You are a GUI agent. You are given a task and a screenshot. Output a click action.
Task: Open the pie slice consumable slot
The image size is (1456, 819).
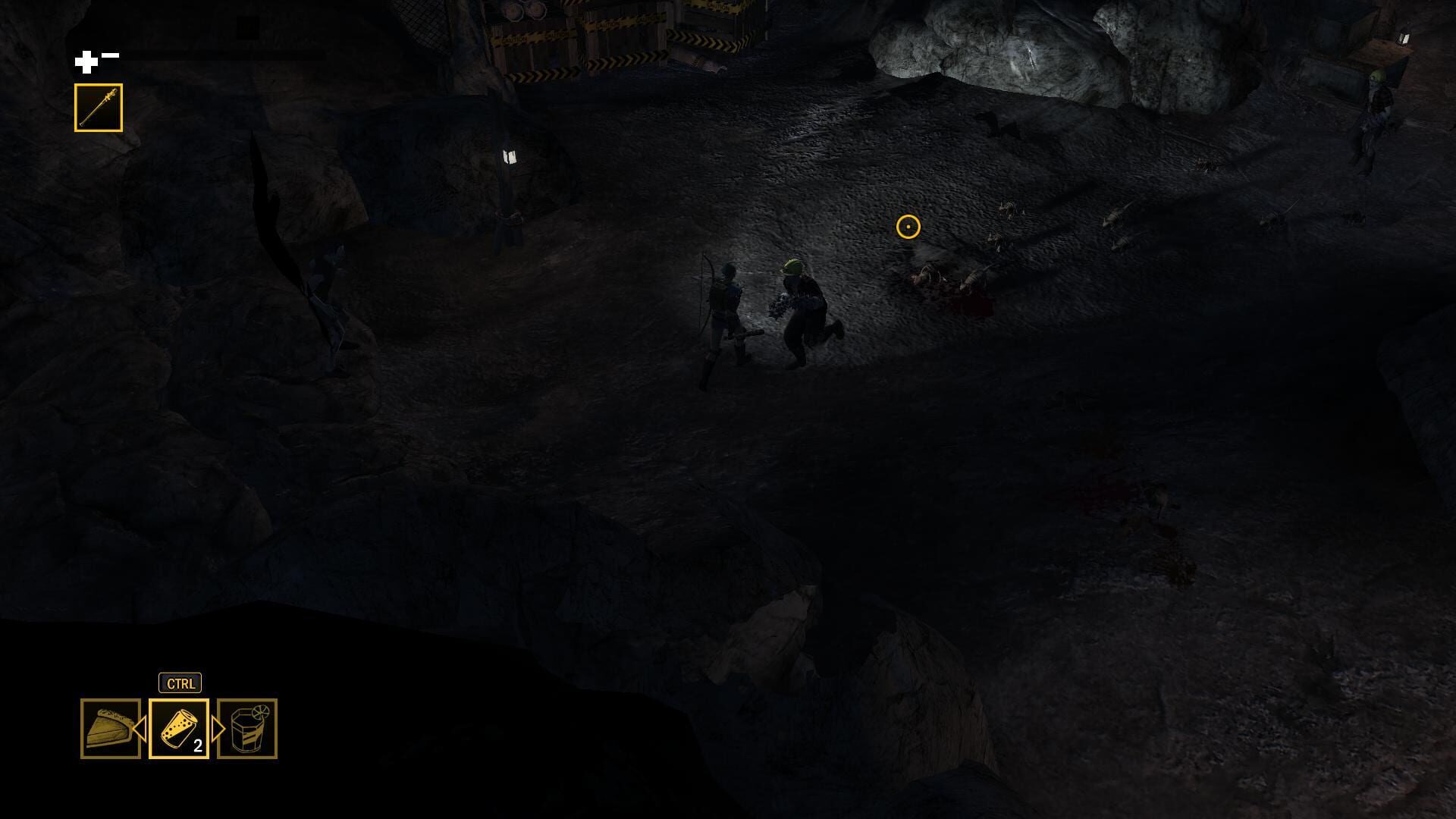coord(108,730)
